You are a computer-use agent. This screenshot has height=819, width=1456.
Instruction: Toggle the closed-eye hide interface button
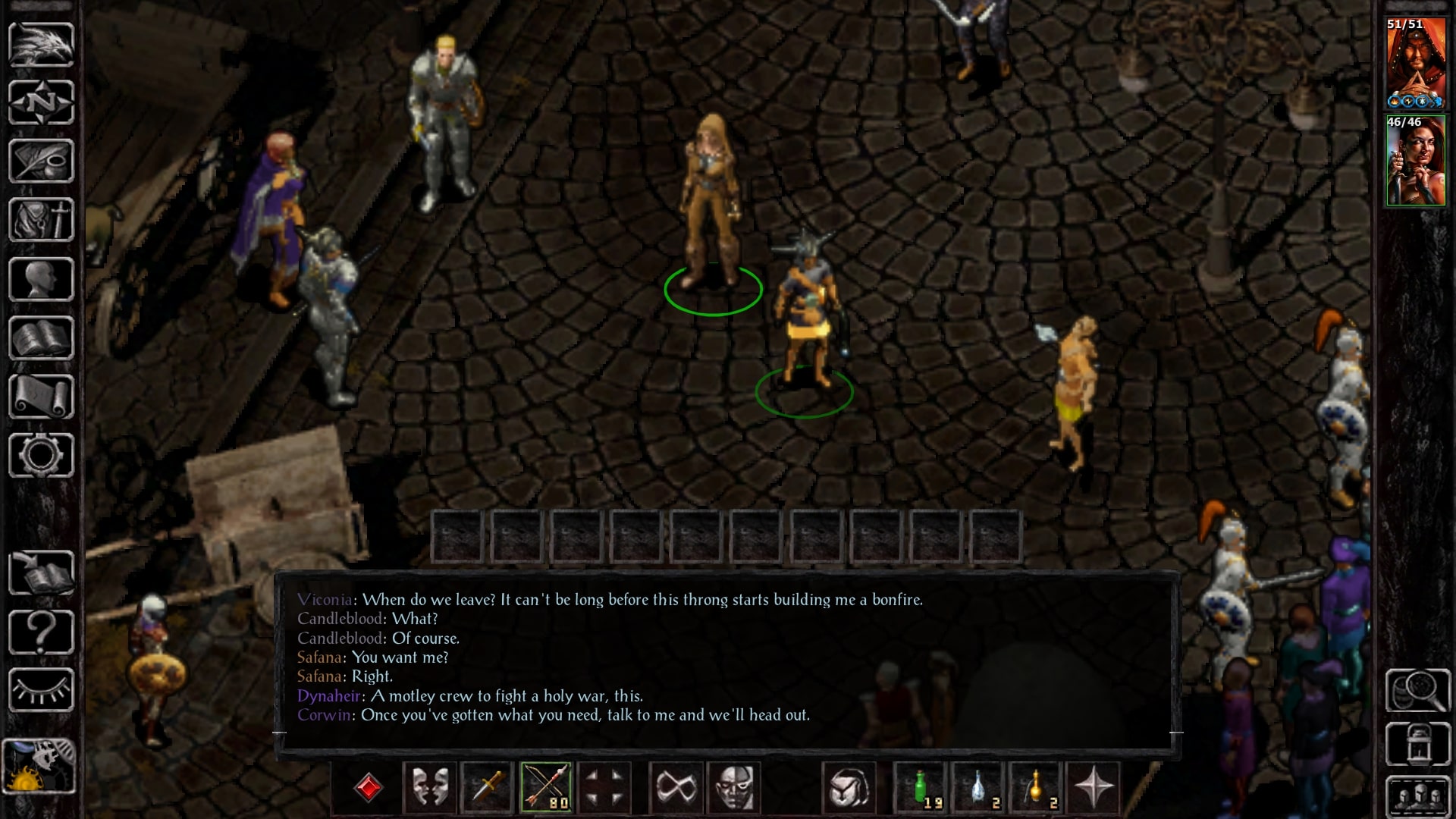click(41, 690)
